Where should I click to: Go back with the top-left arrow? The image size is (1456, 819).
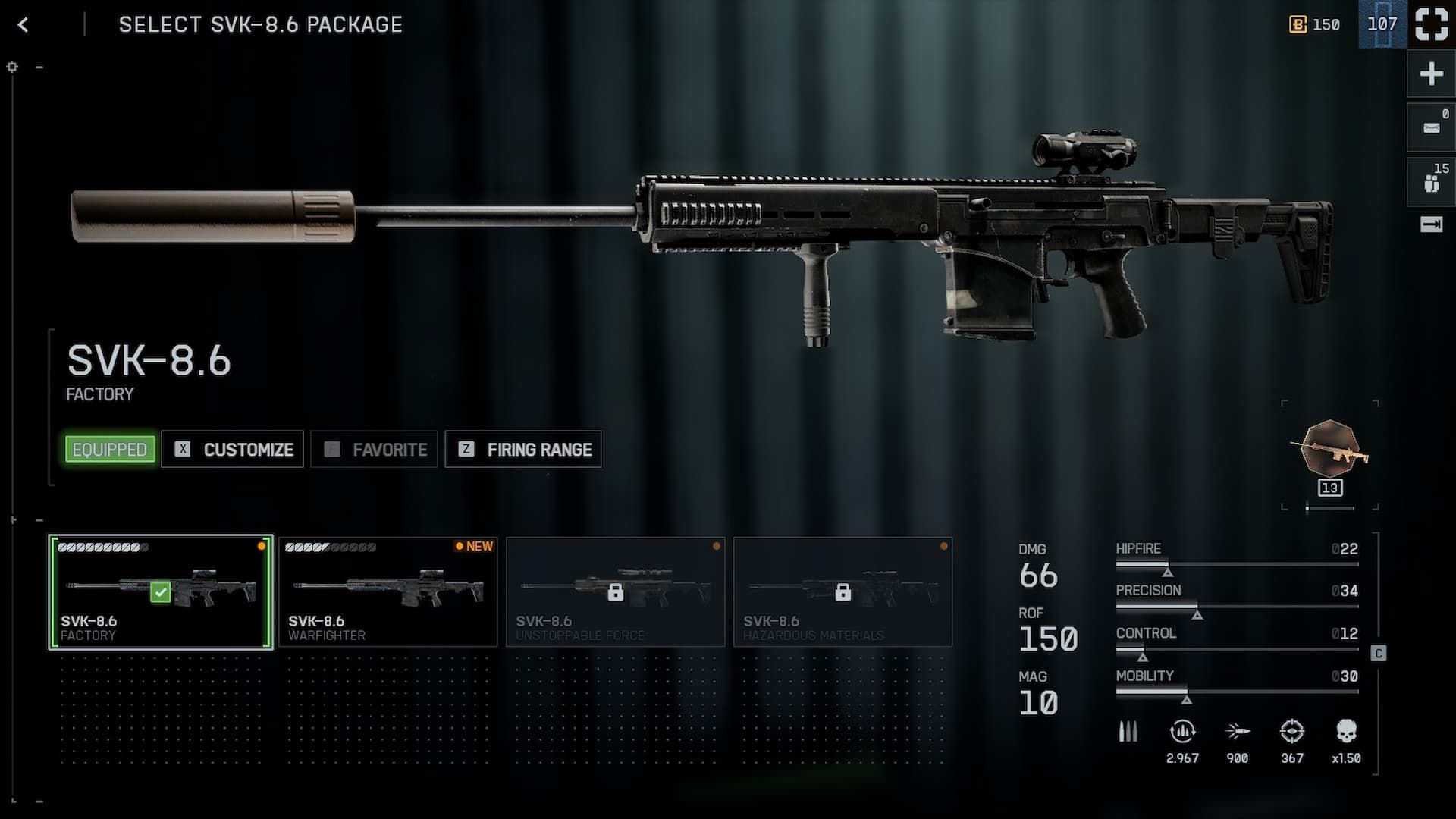[23, 25]
